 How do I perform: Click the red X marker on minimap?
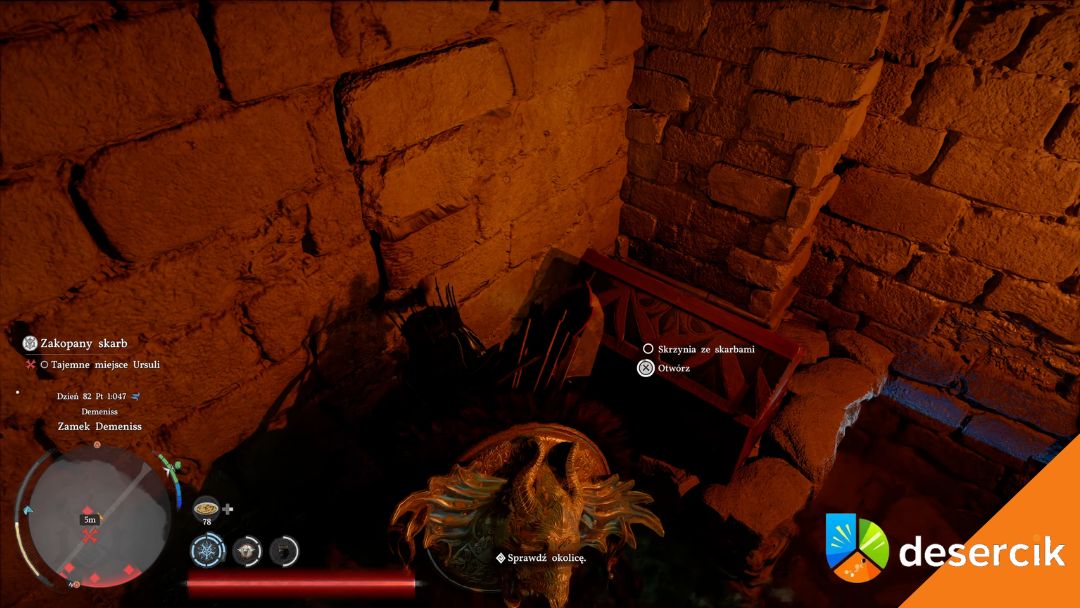tap(89, 538)
